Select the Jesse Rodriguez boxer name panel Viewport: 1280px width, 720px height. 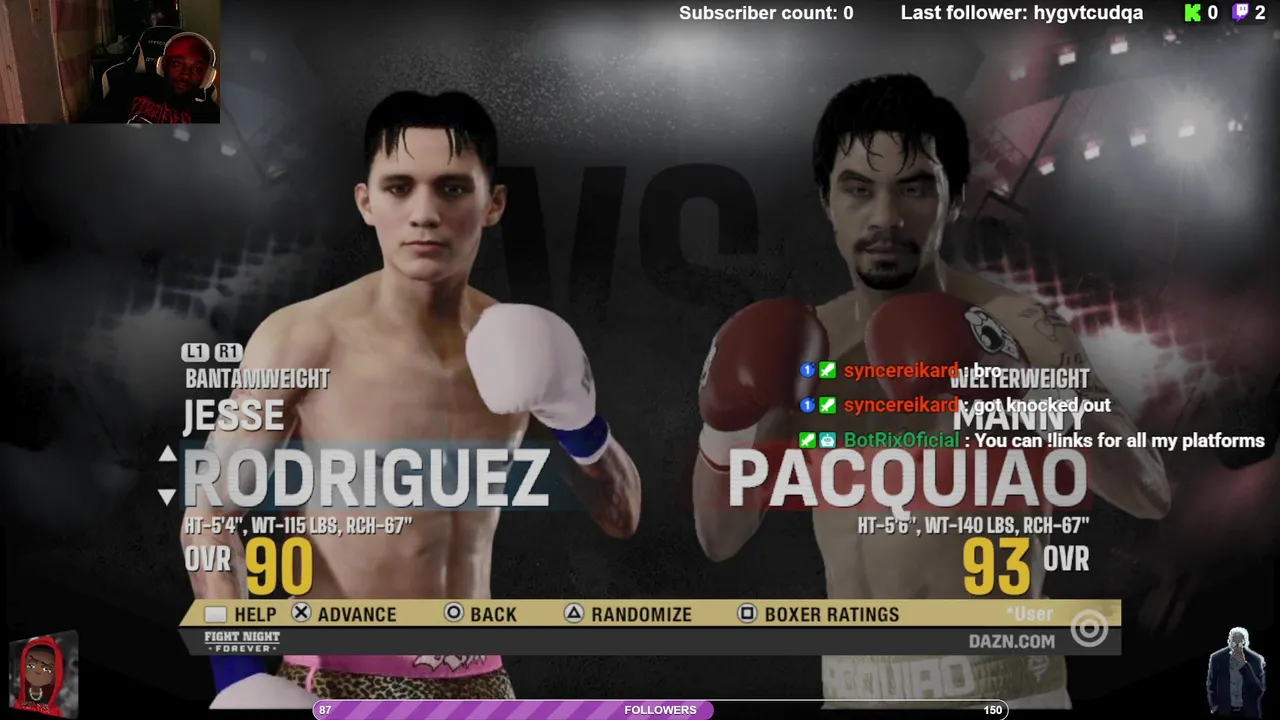[366, 478]
